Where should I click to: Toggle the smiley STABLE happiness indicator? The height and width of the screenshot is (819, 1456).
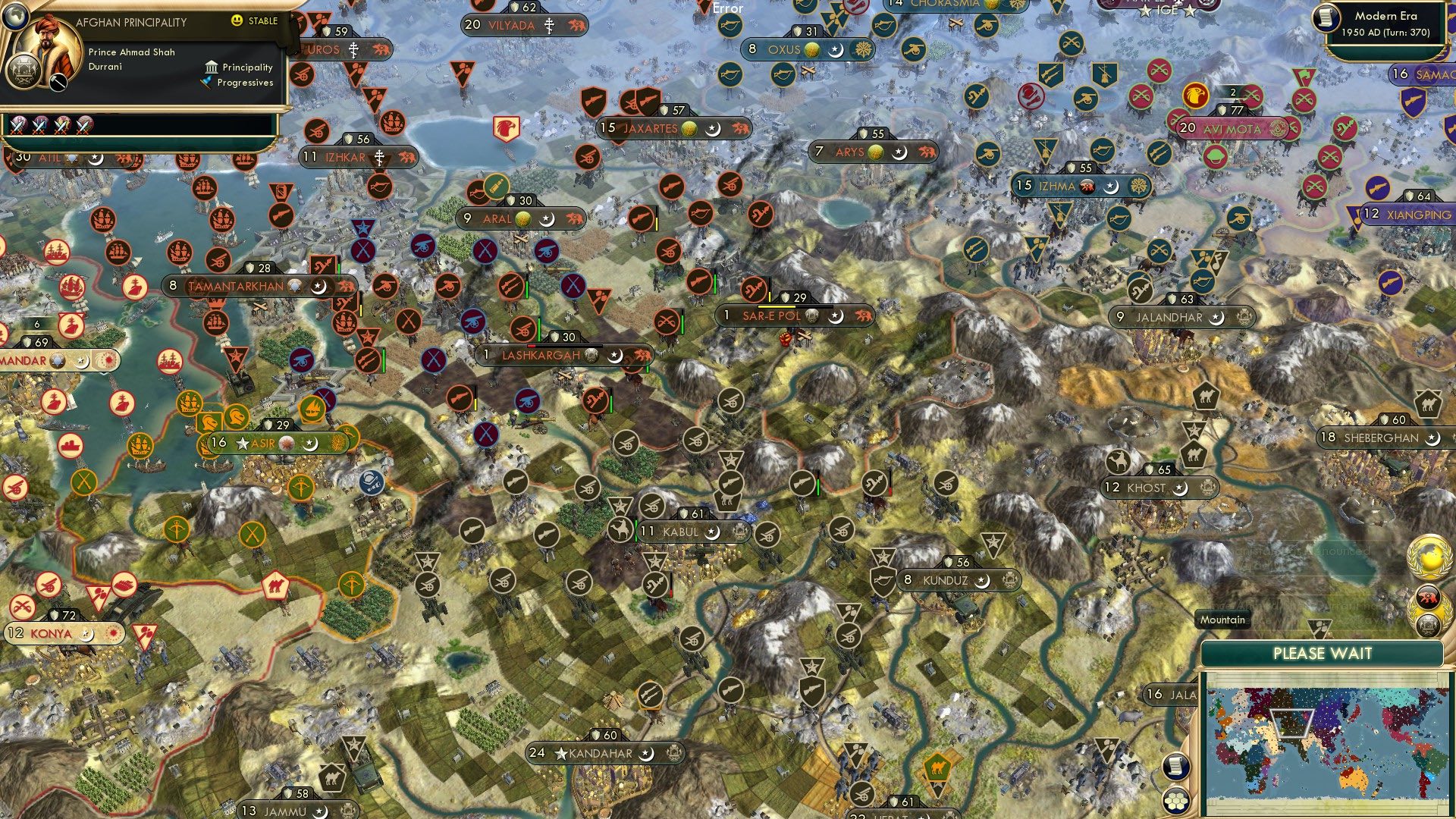[237, 19]
